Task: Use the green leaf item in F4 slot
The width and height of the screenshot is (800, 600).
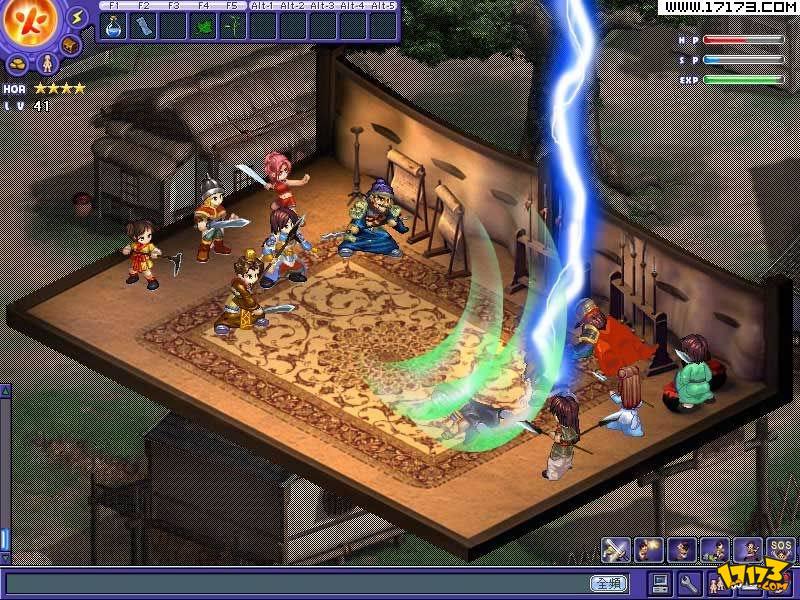Action: point(203,25)
